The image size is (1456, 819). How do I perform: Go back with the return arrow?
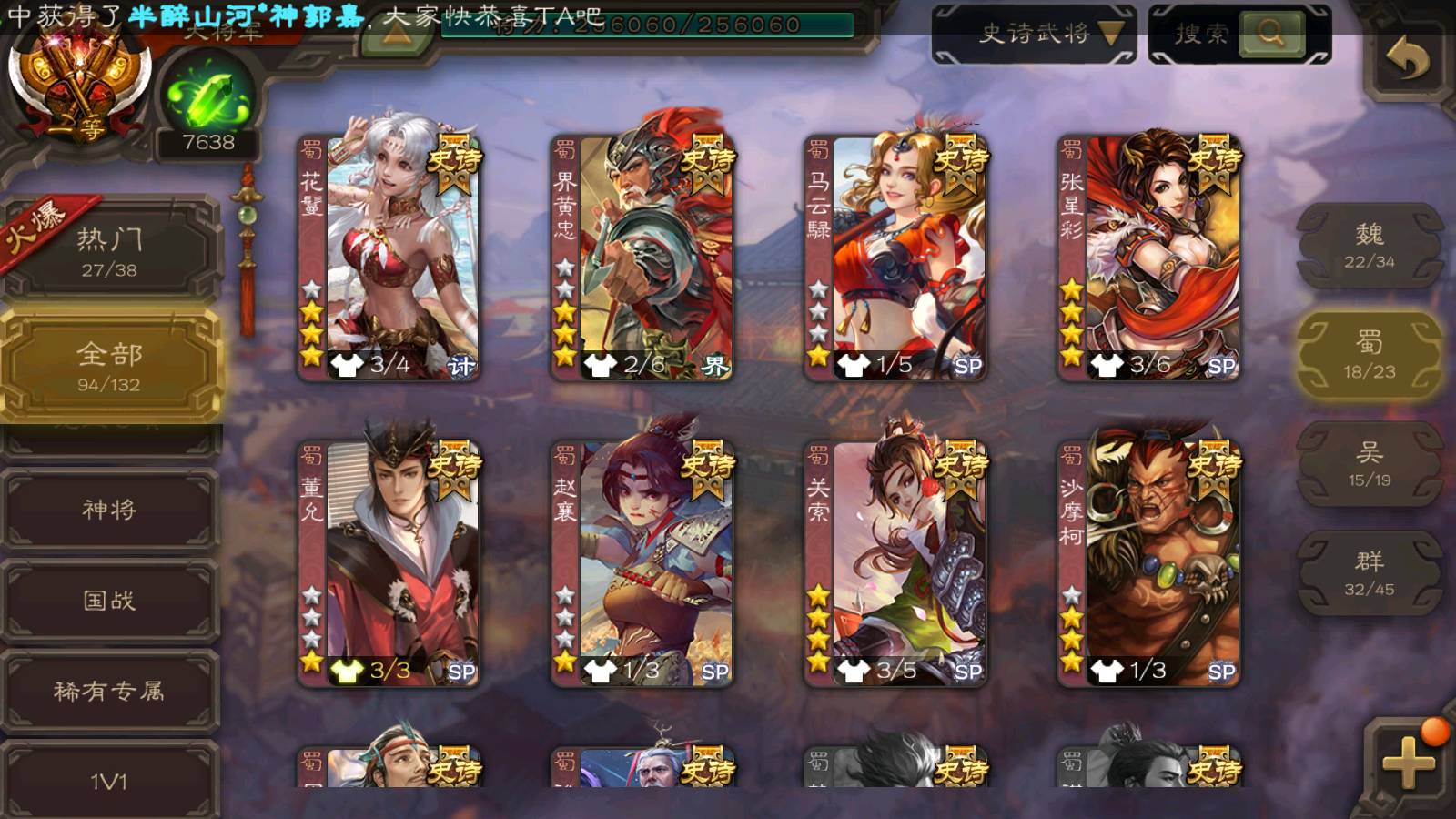(x=1407, y=59)
